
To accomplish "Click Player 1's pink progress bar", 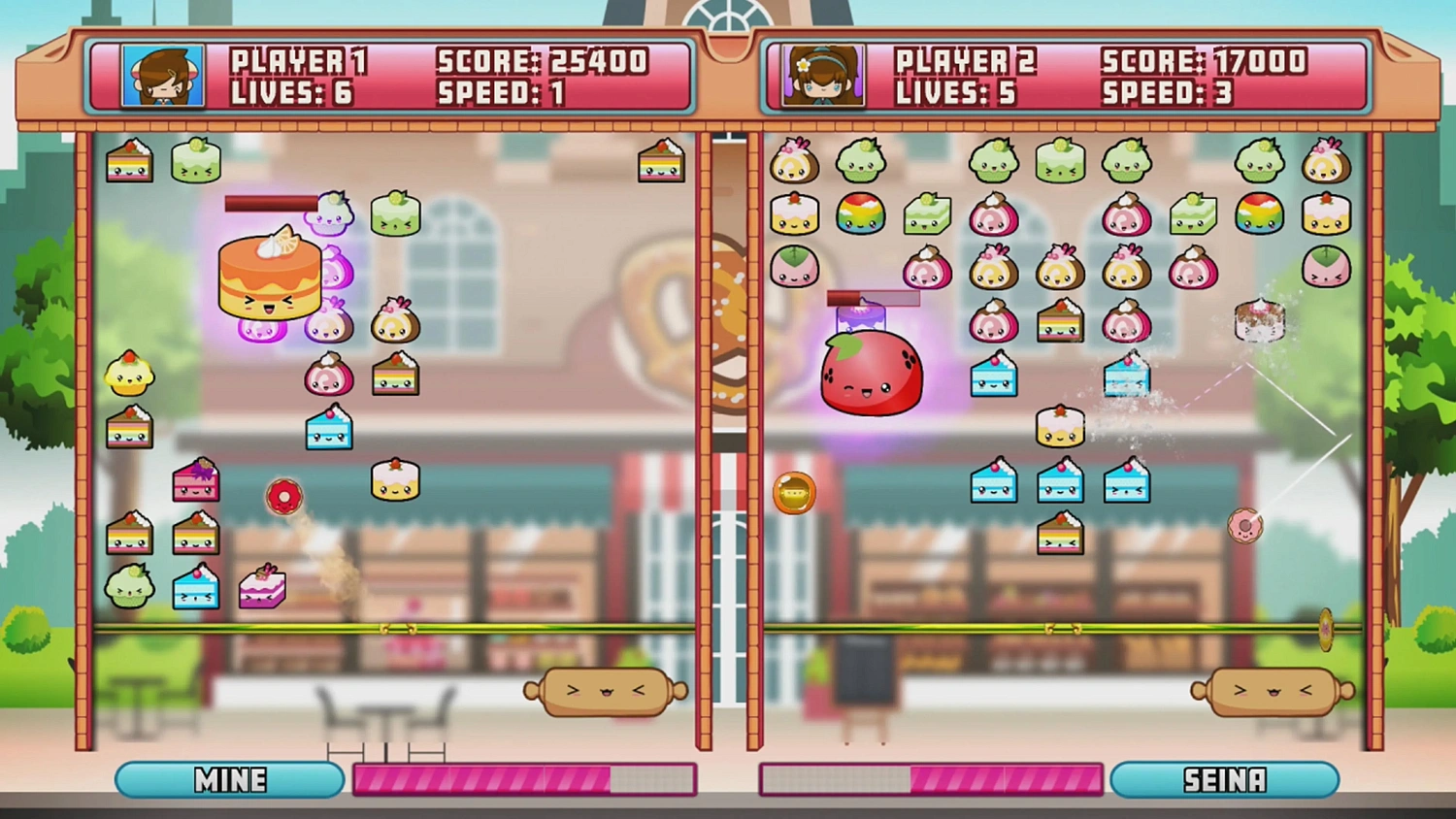I will tap(526, 777).
